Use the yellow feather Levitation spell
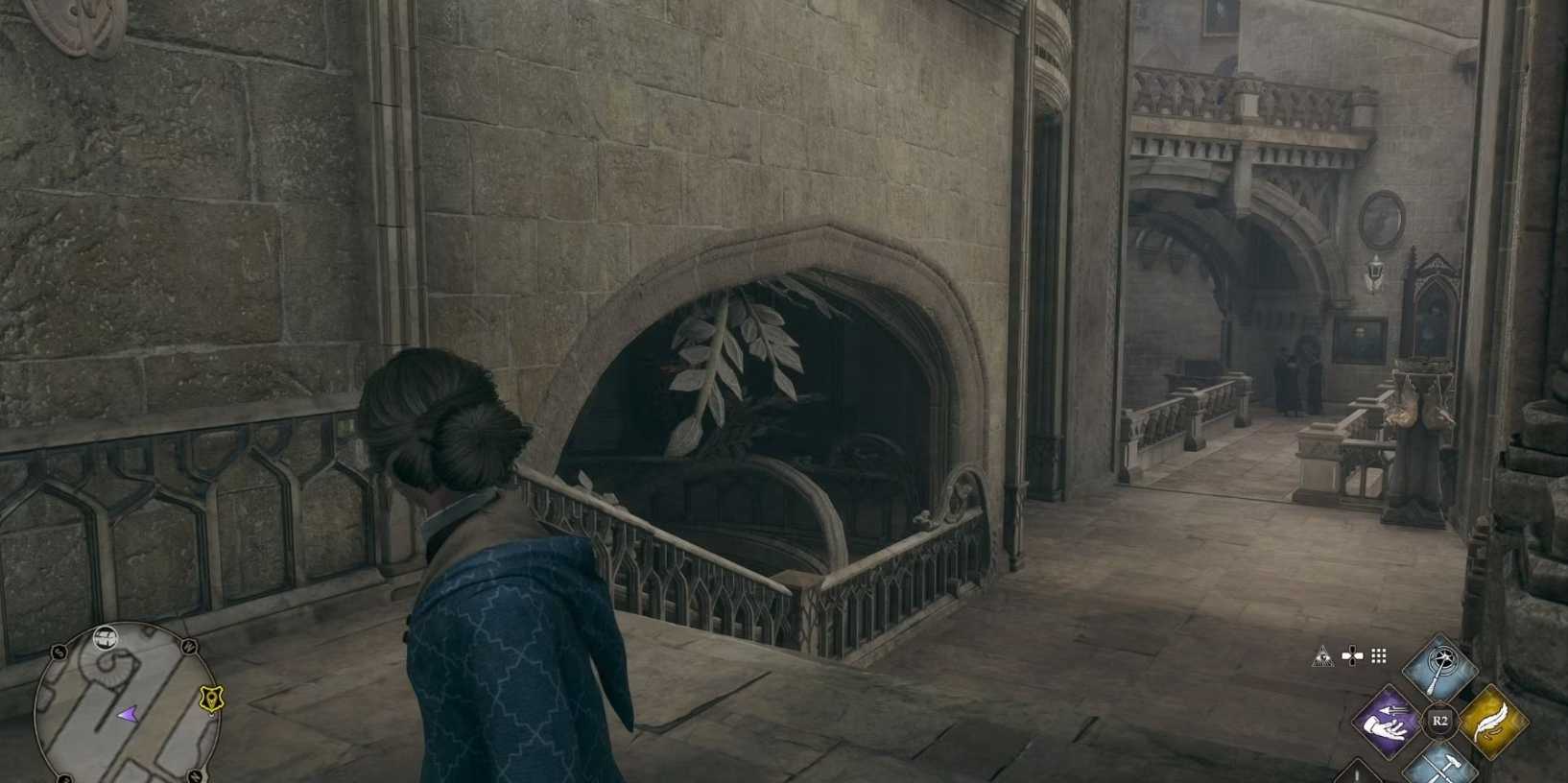The height and width of the screenshot is (783, 1568). click(1492, 722)
